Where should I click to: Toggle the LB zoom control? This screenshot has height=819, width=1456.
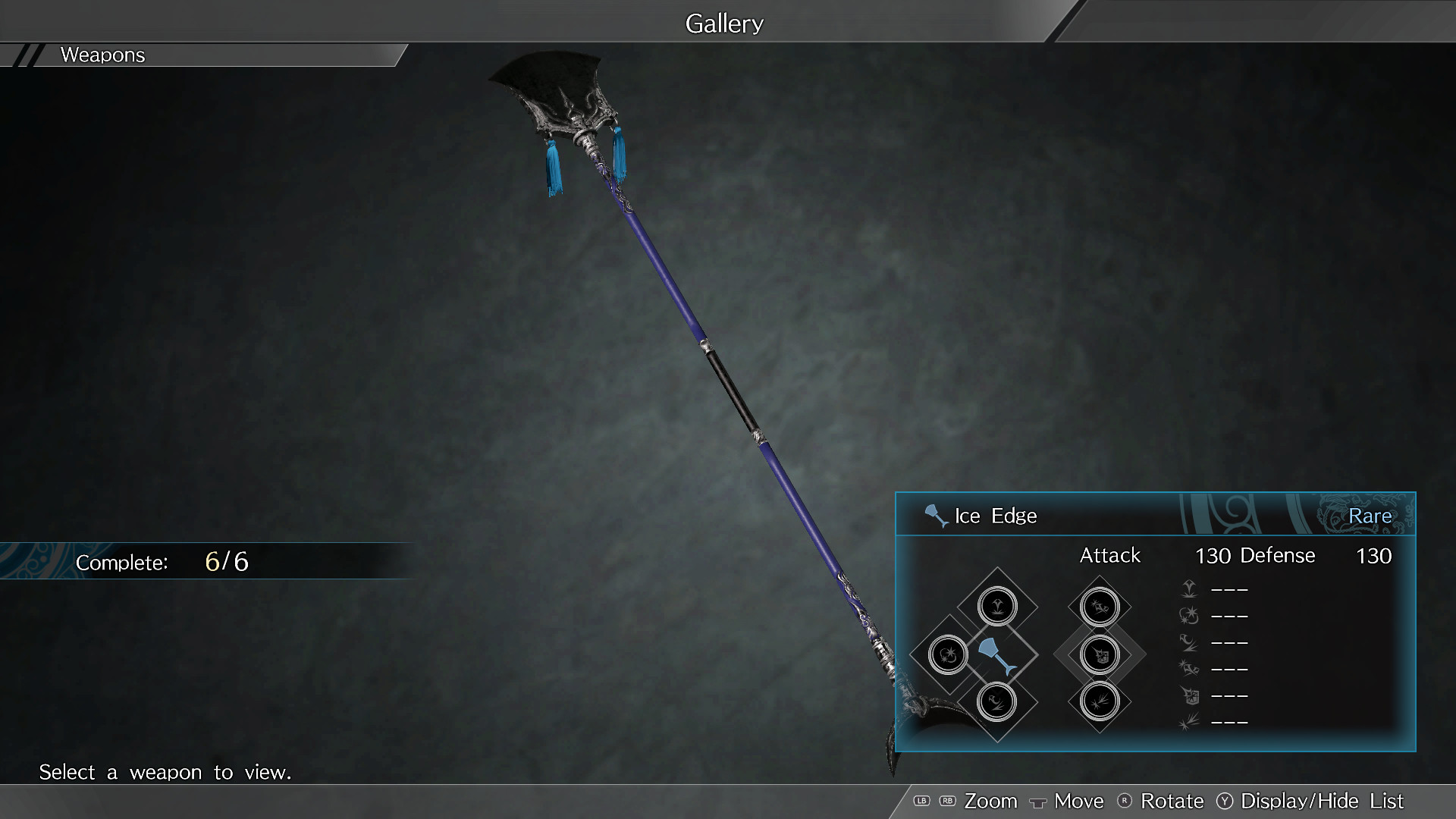[922, 800]
